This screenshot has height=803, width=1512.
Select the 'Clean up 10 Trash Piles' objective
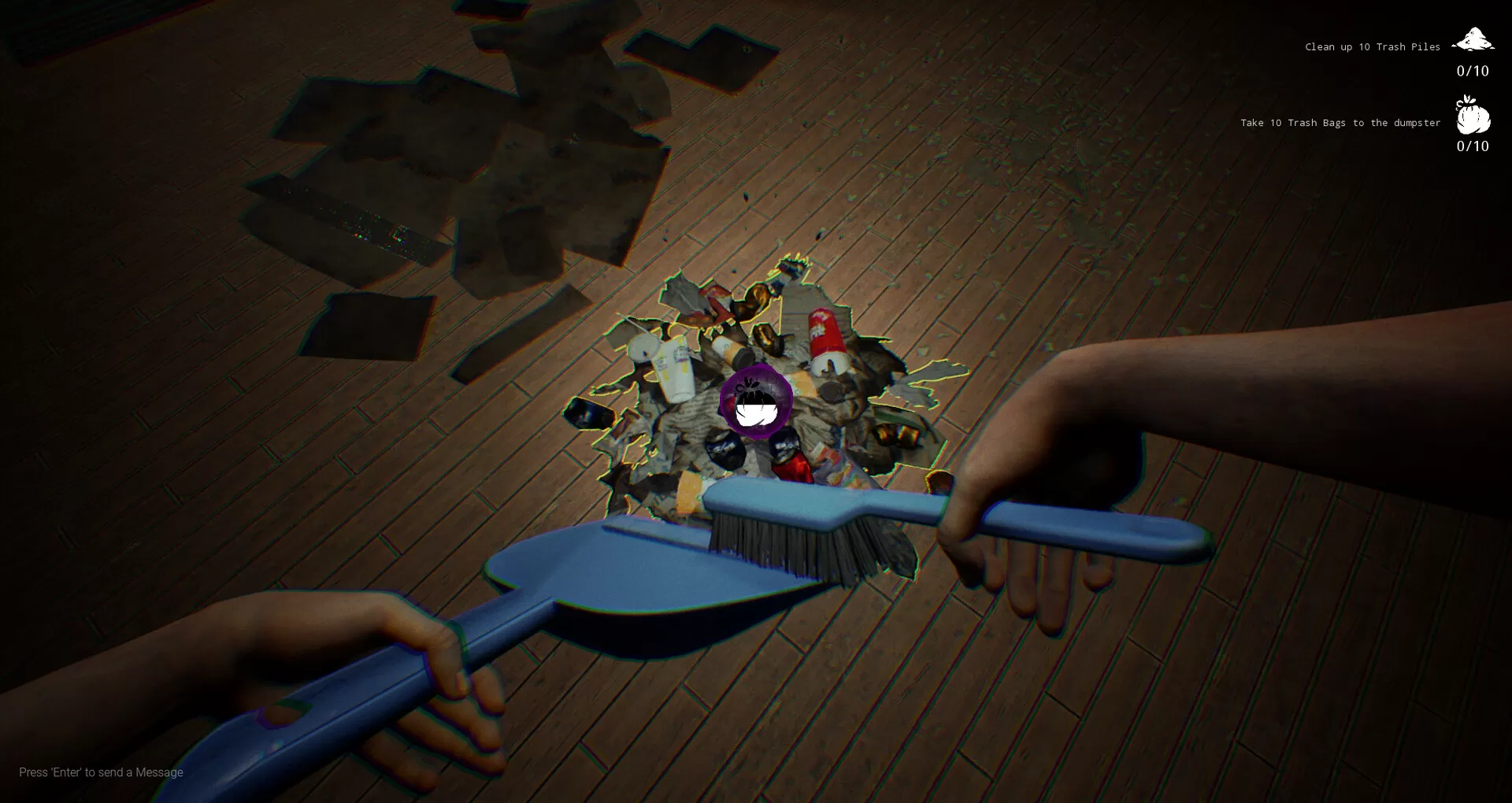tap(1372, 47)
